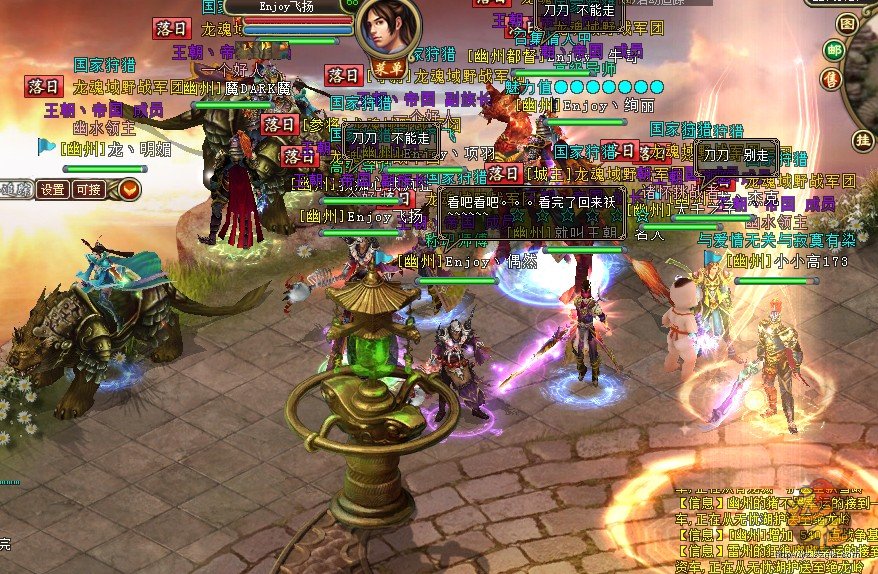The height and width of the screenshot is (574, 878).
Task: Toggle the 挂 auto-play button
Action: (x=862, y=138)
